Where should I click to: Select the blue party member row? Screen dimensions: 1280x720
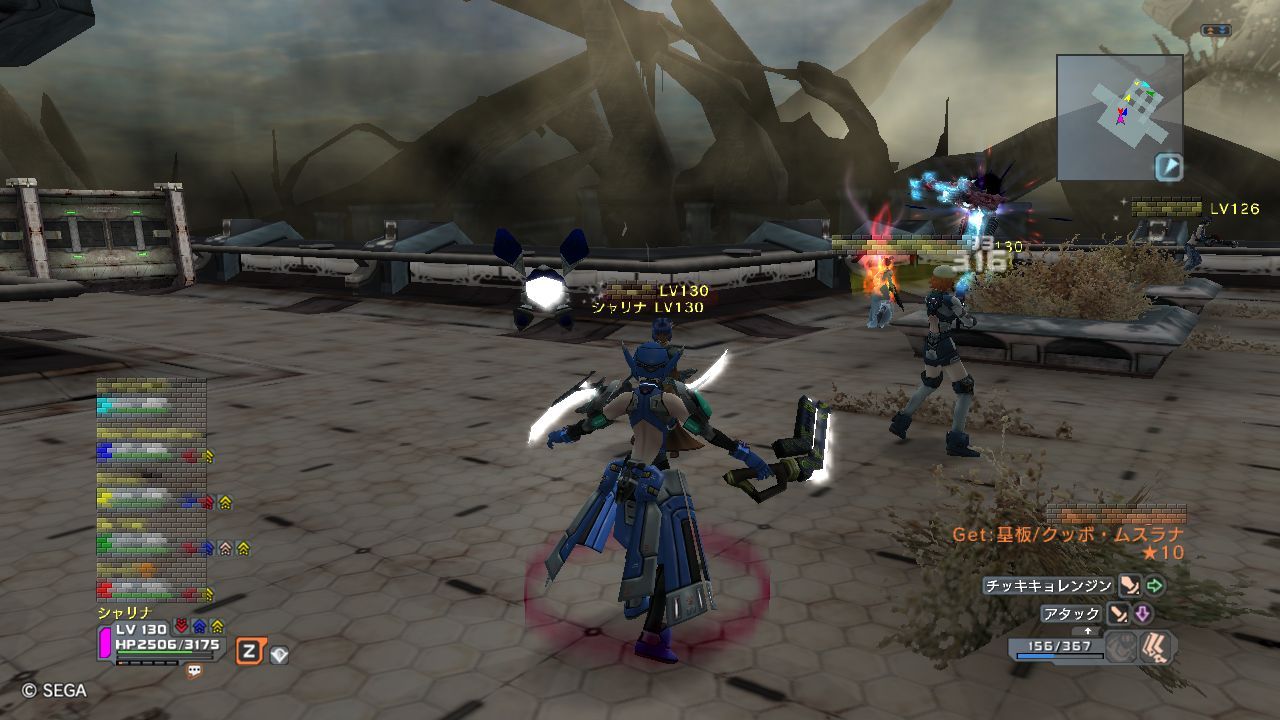tap(150, 451)
